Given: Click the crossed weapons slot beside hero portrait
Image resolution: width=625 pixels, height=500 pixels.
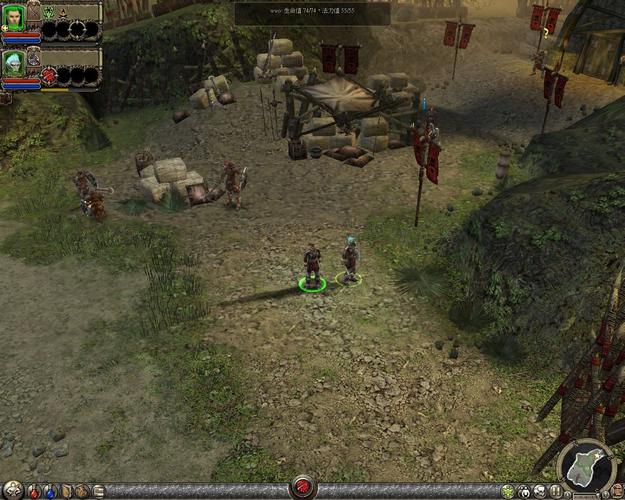Looking at the screenshot, I should 33,11.
